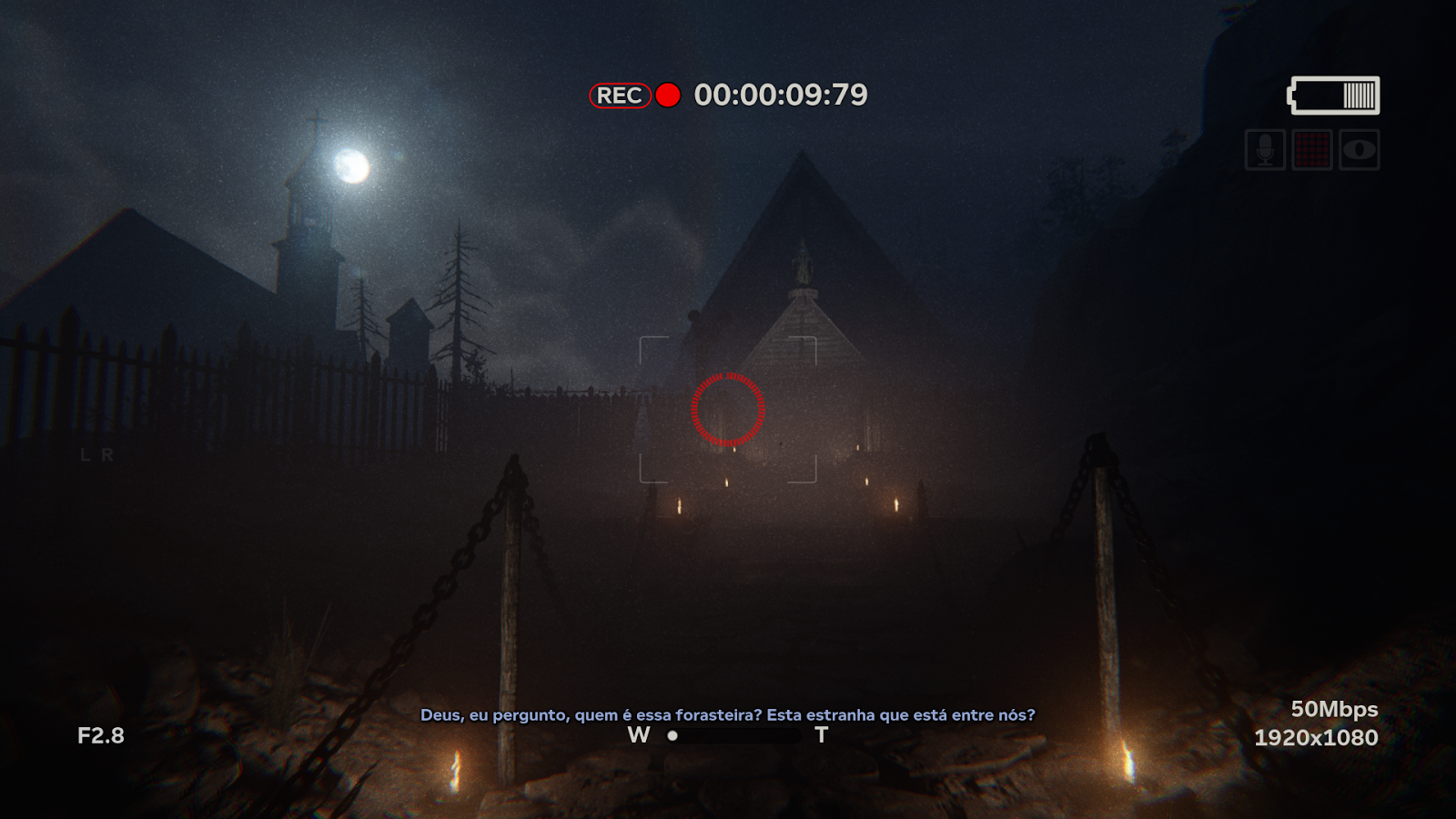The height and width of the screenshot is (819, 1456).
Task: Toggle the microphone audio pickup
Action: click(1265, 151)
